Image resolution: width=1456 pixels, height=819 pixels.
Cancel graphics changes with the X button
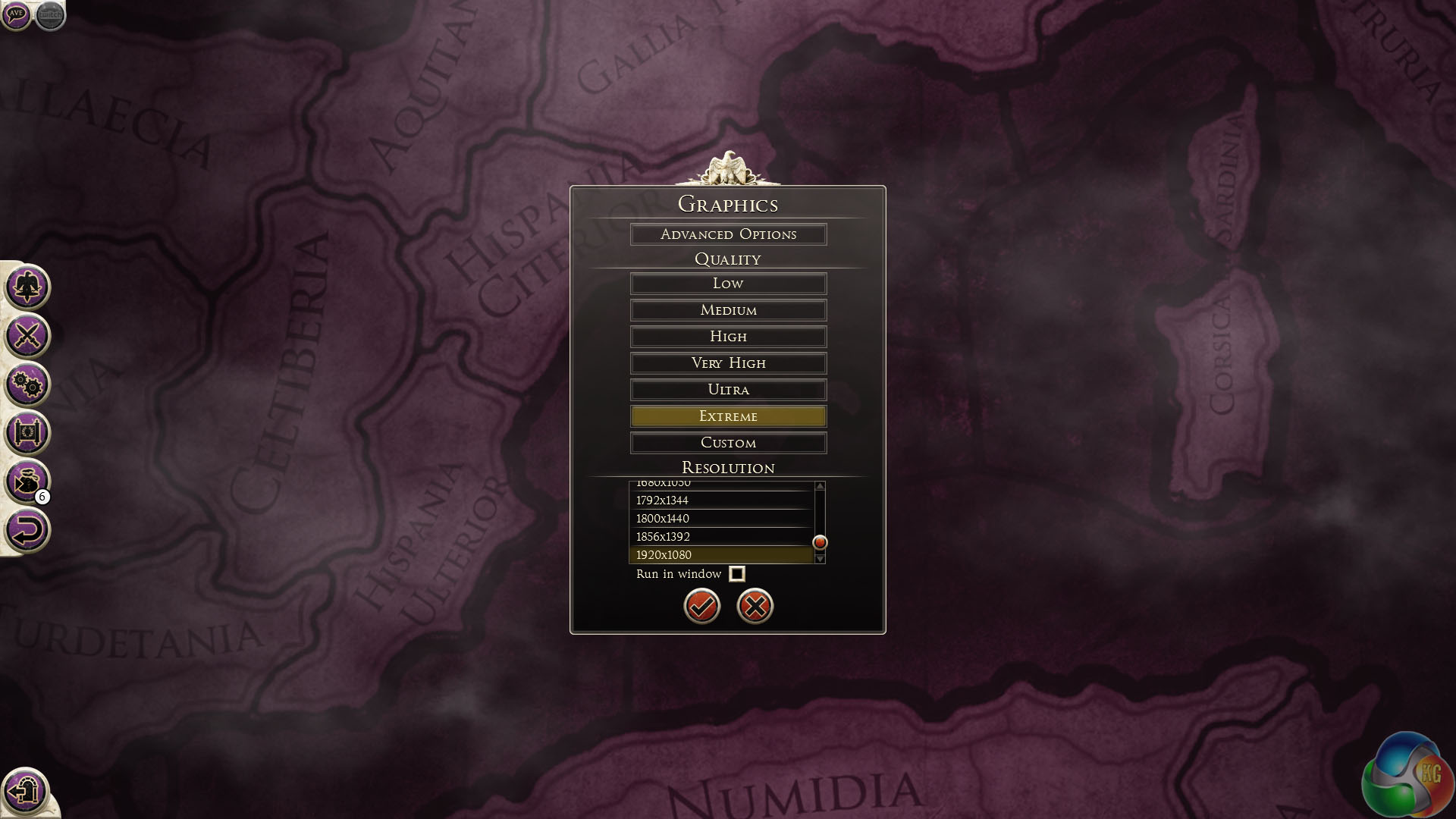pos(755,606)
